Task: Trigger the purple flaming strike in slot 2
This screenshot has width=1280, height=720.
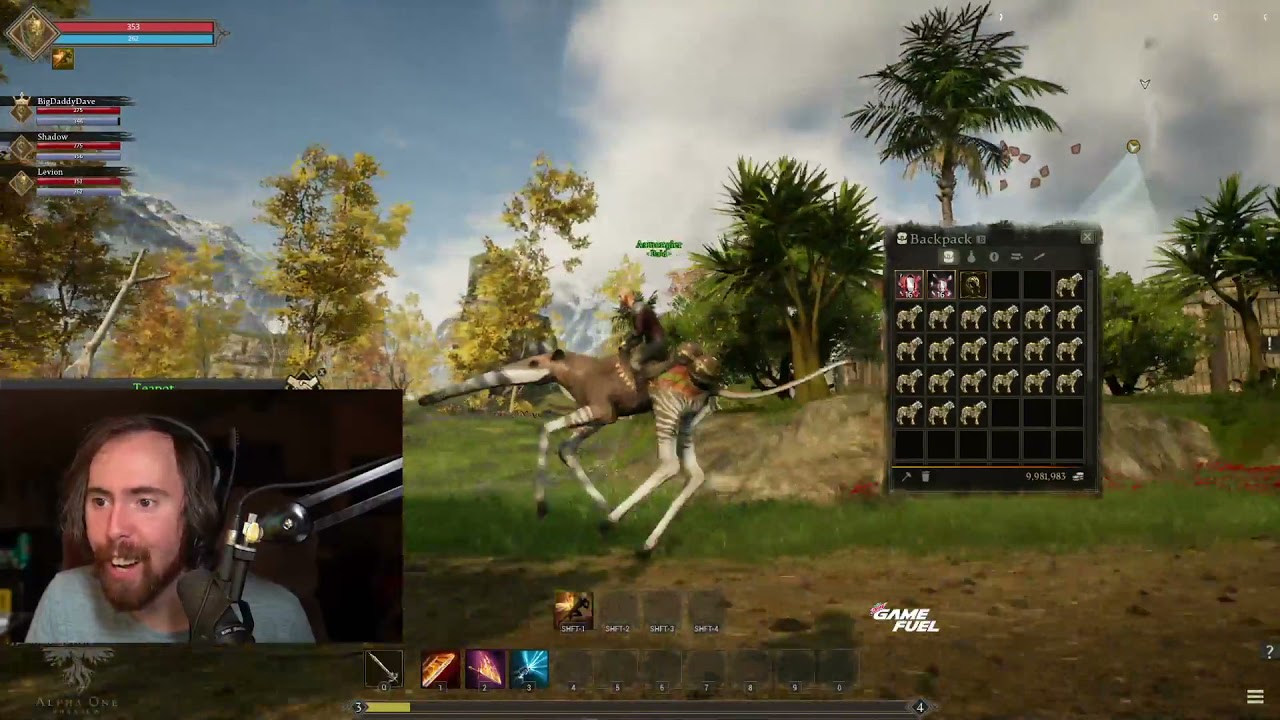Action: point(485,668)
